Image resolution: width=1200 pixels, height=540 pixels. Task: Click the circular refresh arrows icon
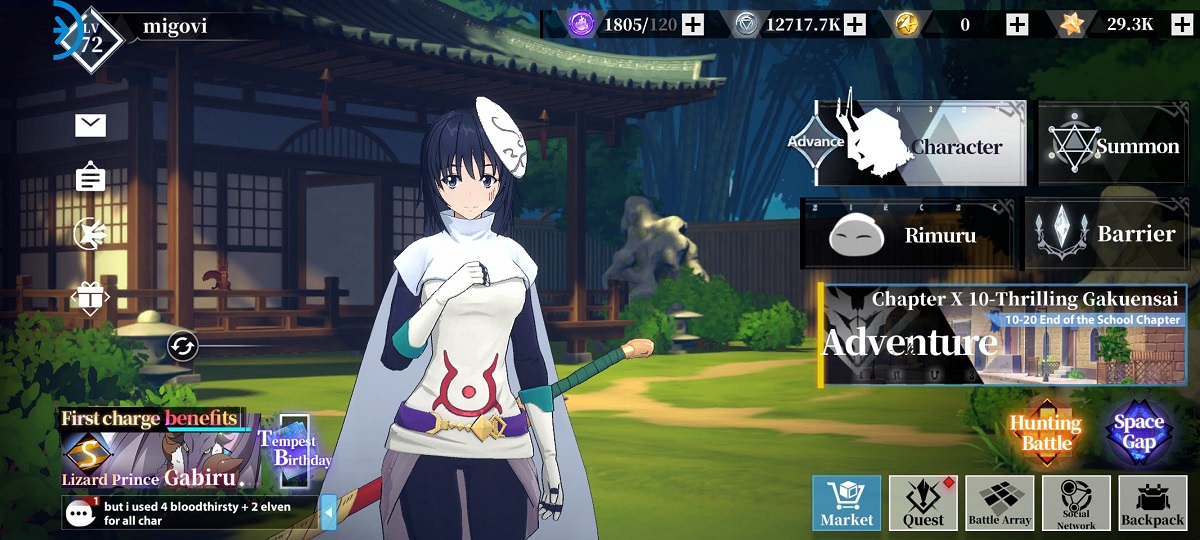(x=183, y=346)
